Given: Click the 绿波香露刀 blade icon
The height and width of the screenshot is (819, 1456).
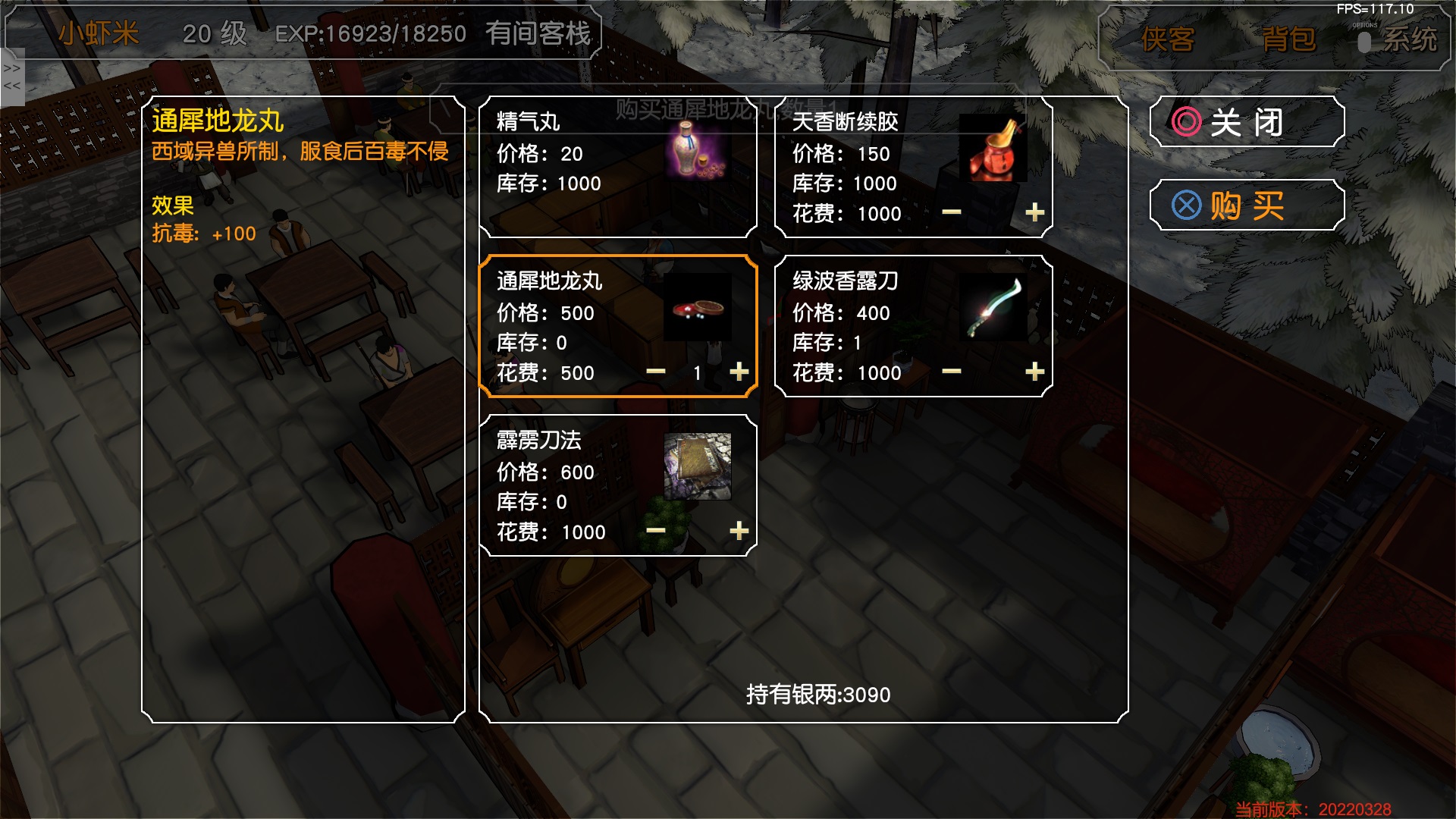Looking at the screenshot, I should pyautogui.click(x=993, y=307).
